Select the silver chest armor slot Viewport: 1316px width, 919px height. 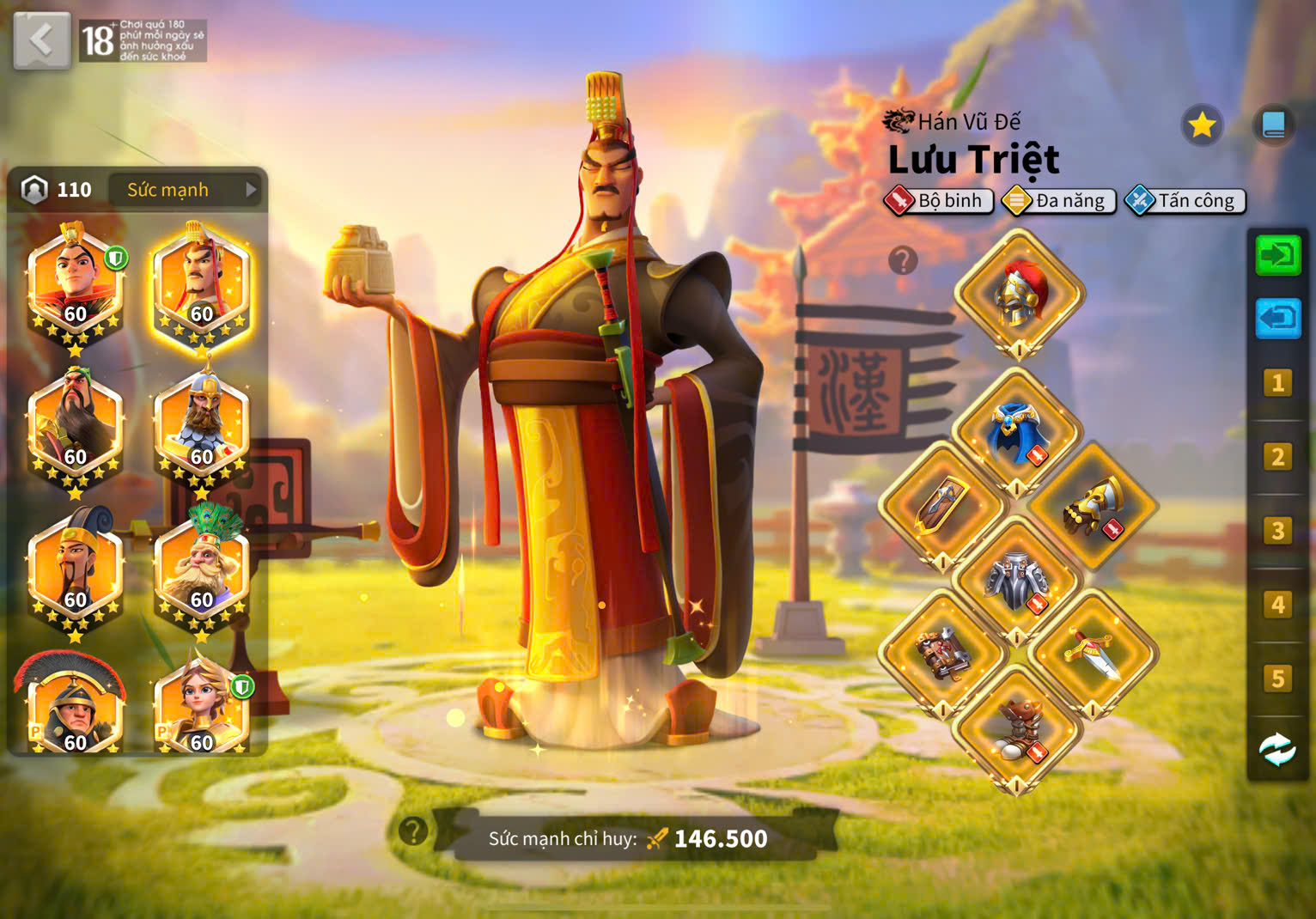pos(1017,581)
